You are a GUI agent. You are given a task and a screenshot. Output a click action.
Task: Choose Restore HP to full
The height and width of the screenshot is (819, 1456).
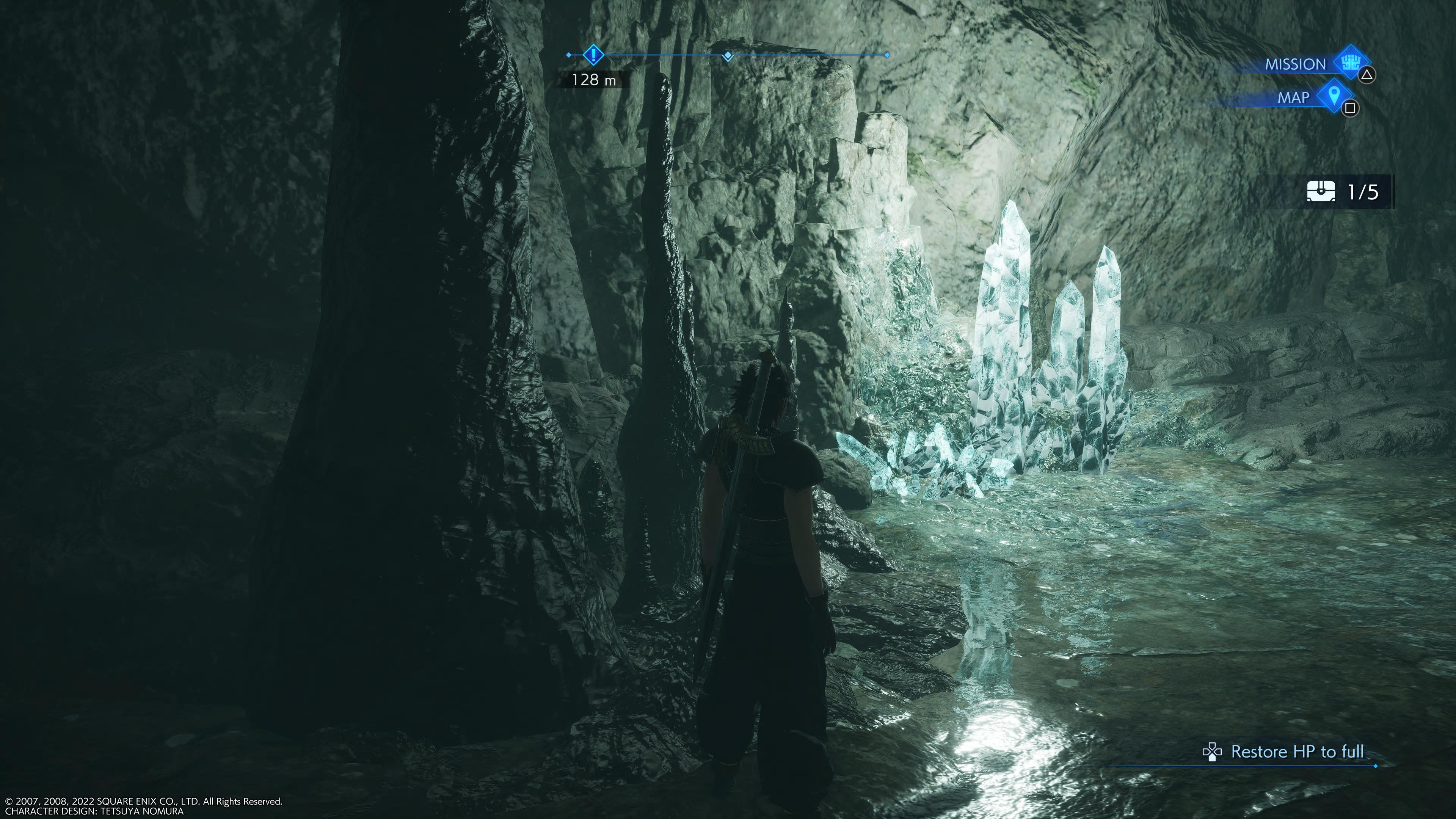click(1297, 752)
